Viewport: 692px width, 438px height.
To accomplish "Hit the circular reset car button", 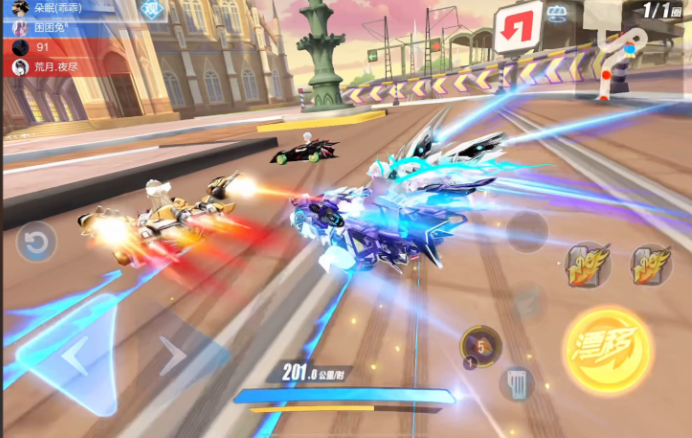I will coord(35,242).
